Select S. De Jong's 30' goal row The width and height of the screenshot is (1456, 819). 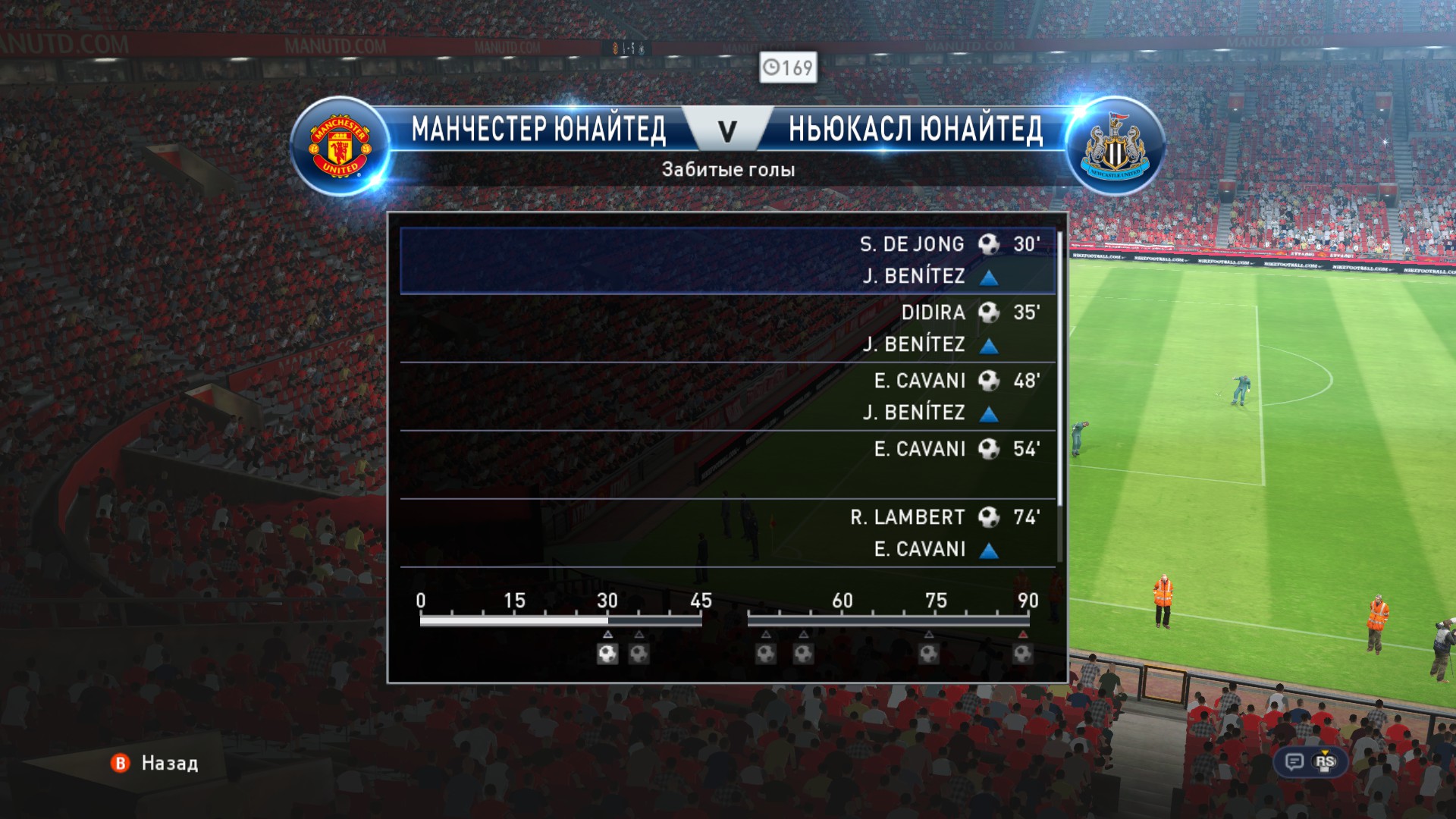(728, 260)
